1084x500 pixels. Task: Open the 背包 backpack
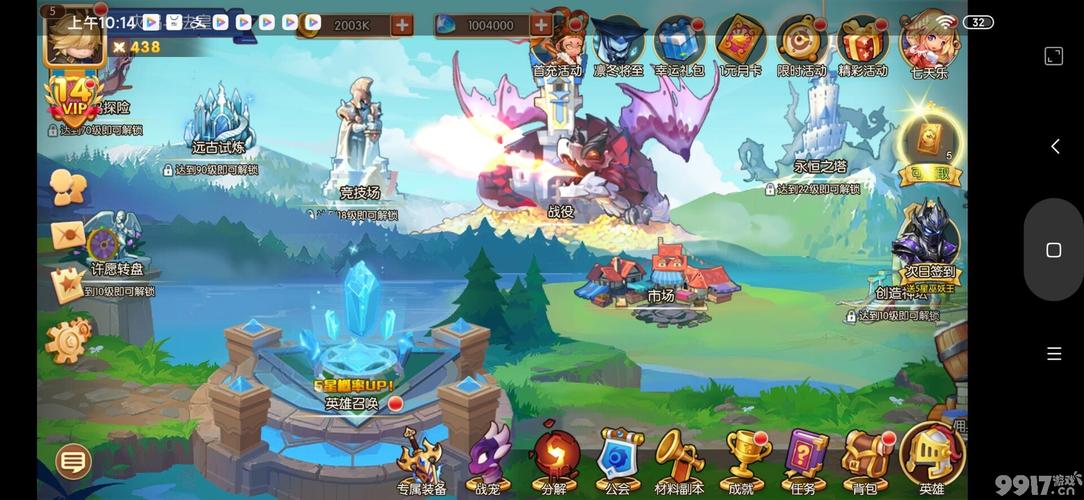click(865, 458)
